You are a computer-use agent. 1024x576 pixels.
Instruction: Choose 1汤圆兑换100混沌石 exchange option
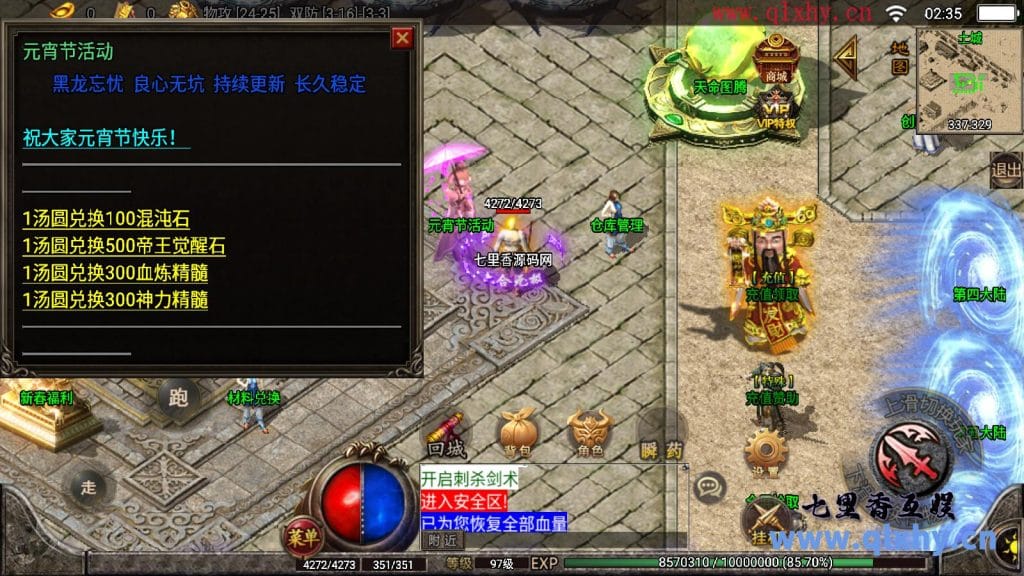pyautogui.click(x=106, y=219)
